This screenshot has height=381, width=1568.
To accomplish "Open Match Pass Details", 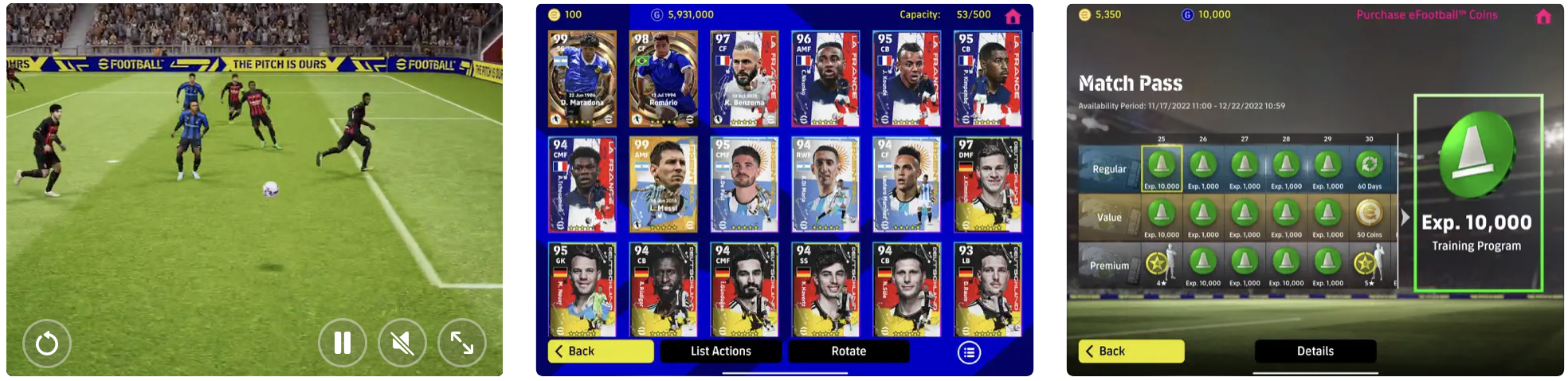I will point(1315,352).
